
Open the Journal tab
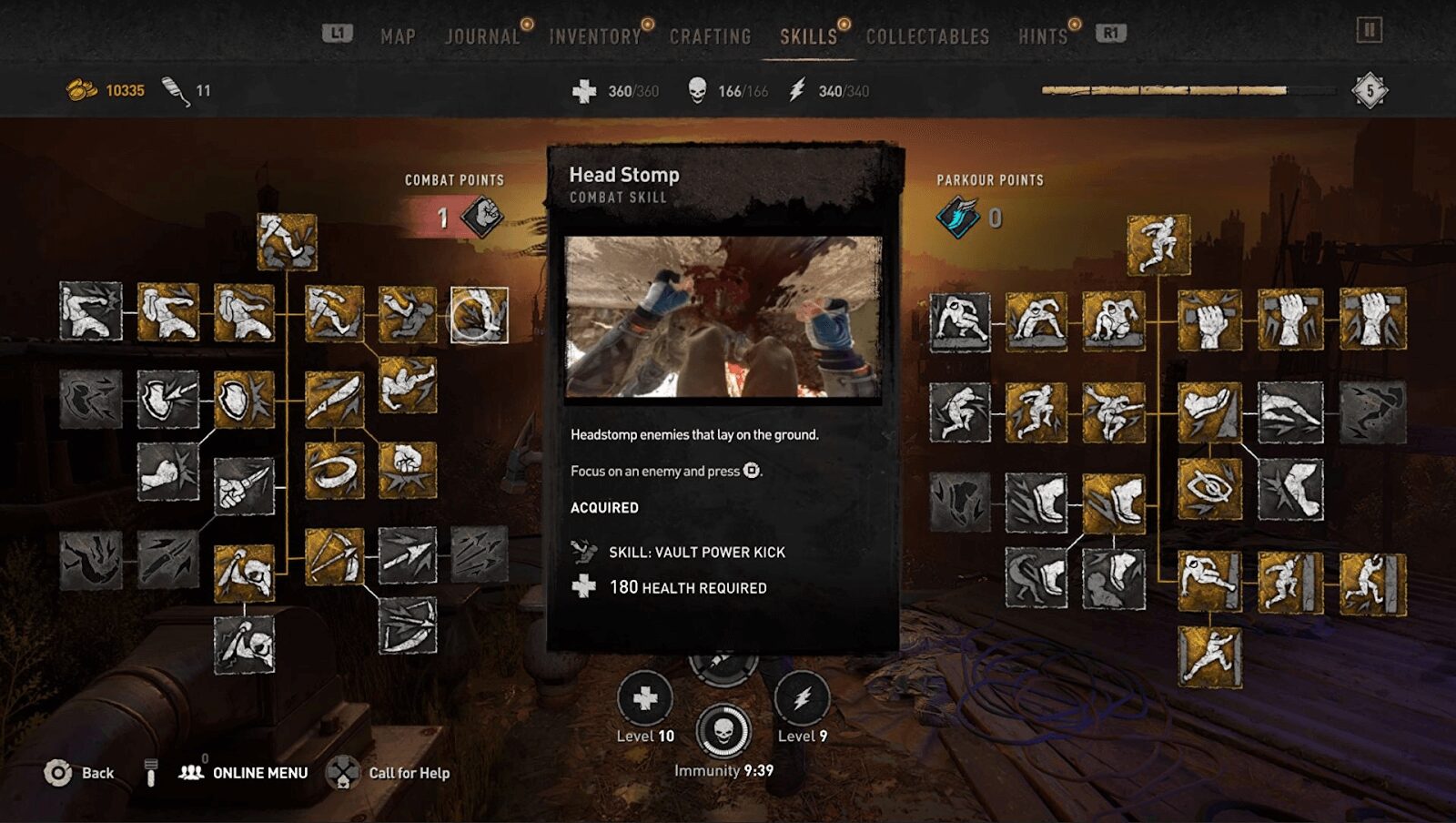[x=482, y=36]
